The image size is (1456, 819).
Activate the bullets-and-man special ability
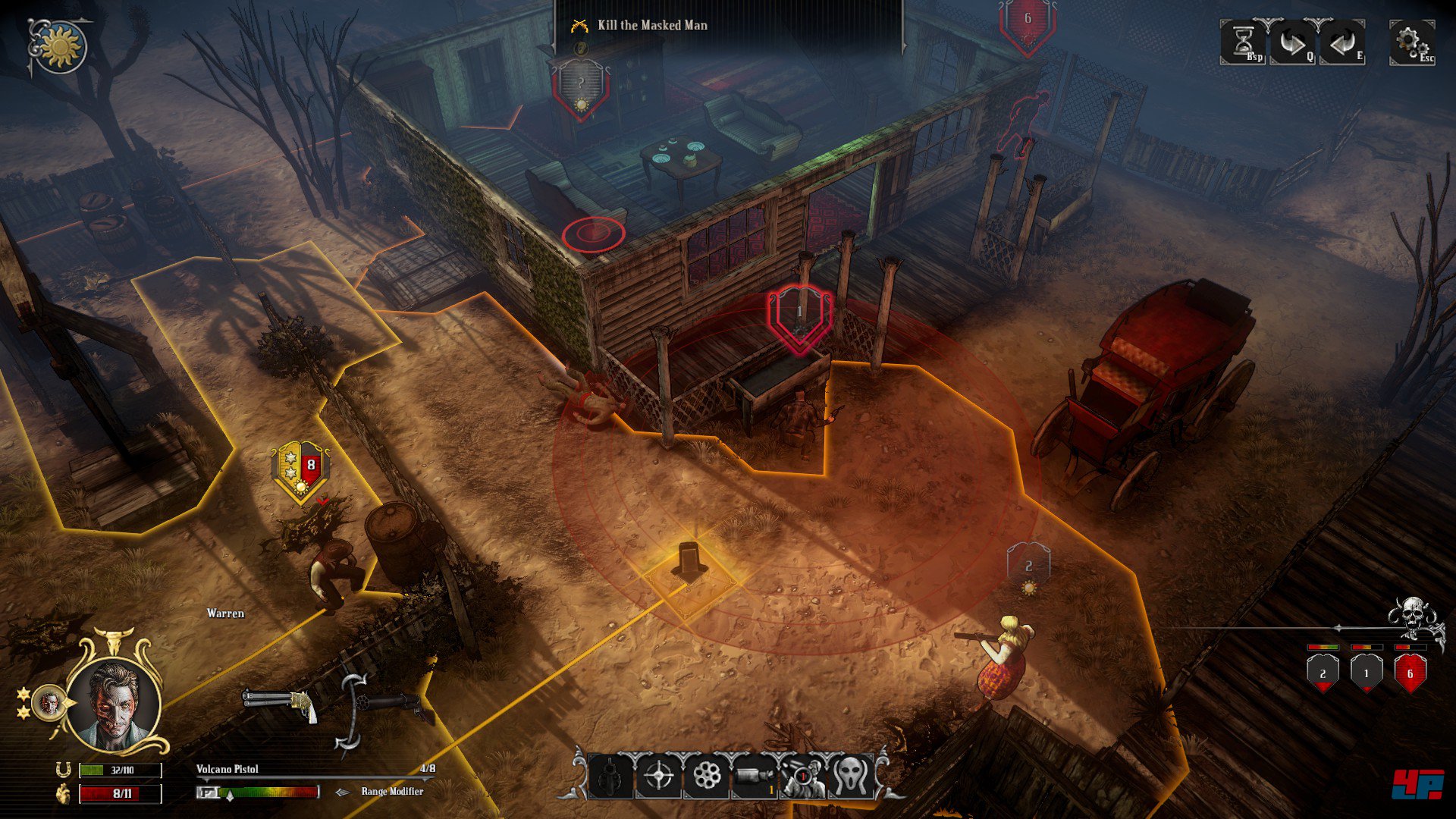(802, 776)
